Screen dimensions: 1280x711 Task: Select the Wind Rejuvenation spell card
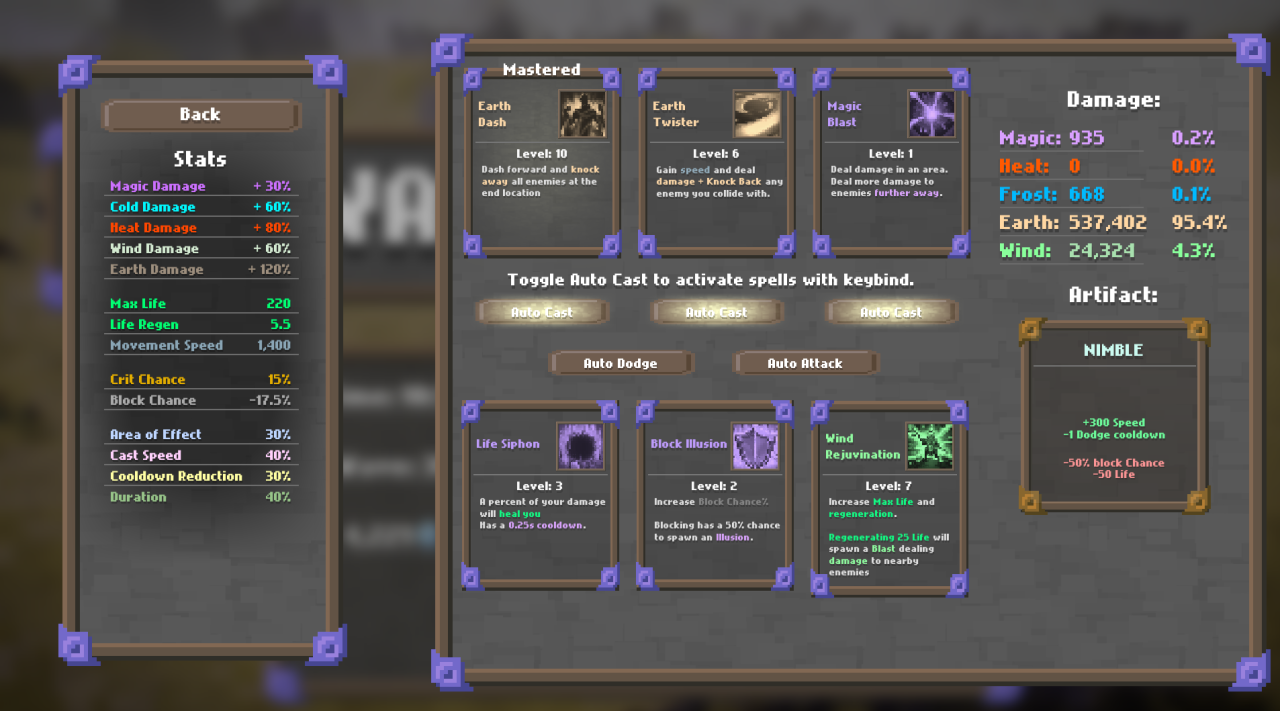click(x=889, y=498)
